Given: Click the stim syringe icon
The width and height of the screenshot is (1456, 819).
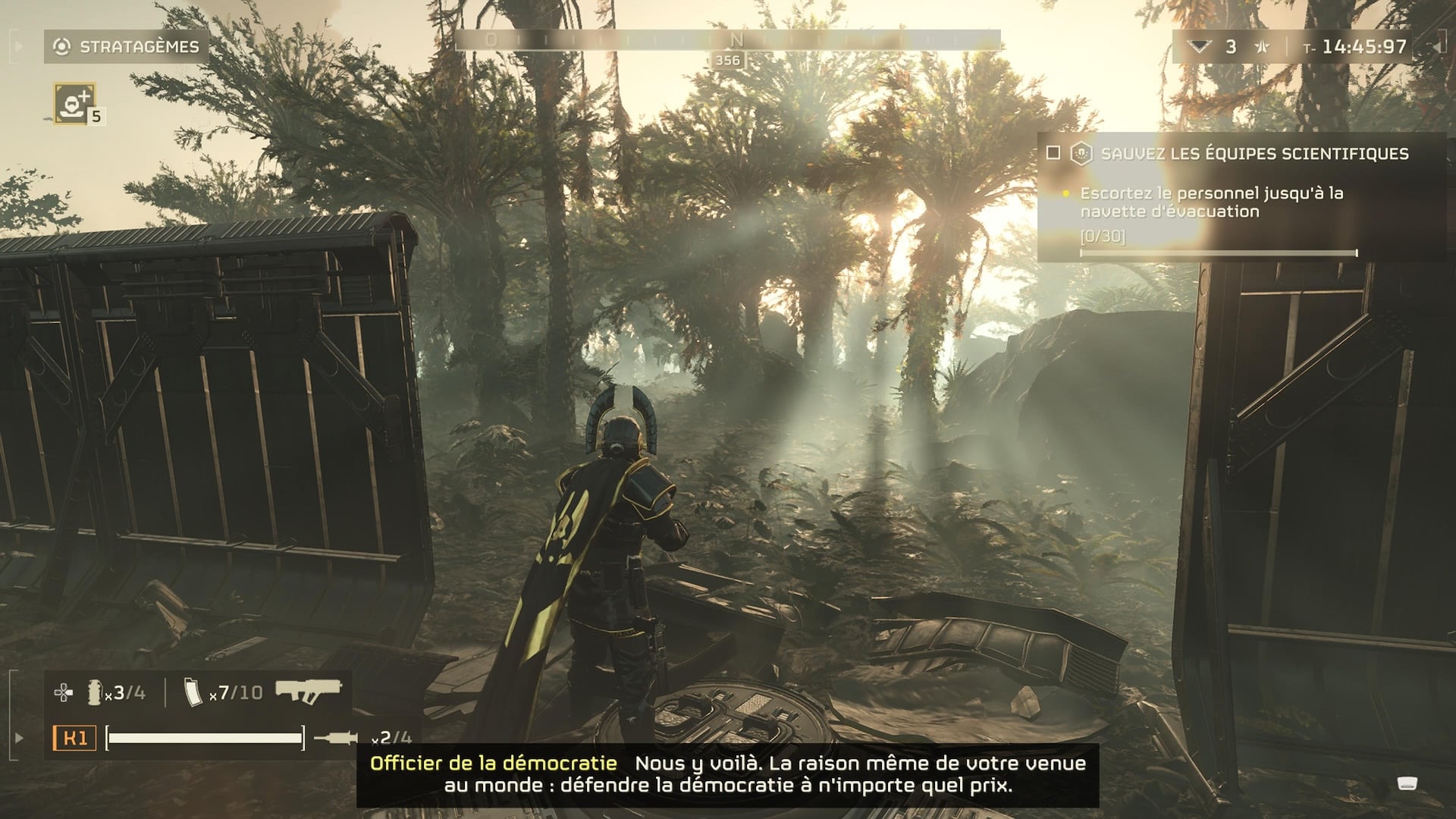Looking at the screenshot, I should [336, 737].
